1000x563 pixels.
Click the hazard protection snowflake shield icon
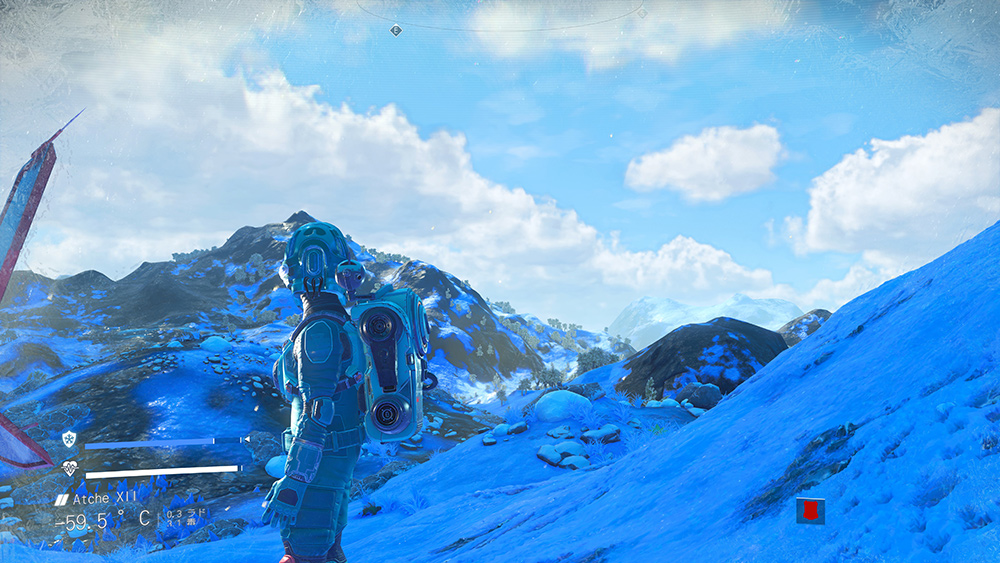coord(68,440)
